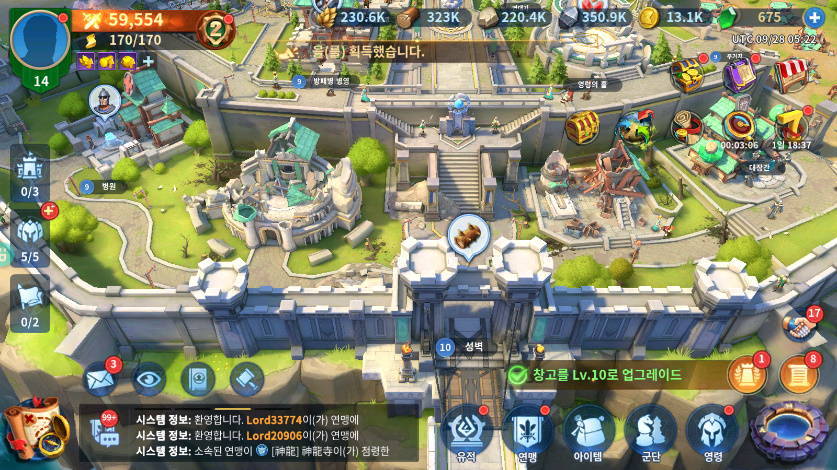837x470 pixels.
Task: Open the blue book icon
Action: 198,378
